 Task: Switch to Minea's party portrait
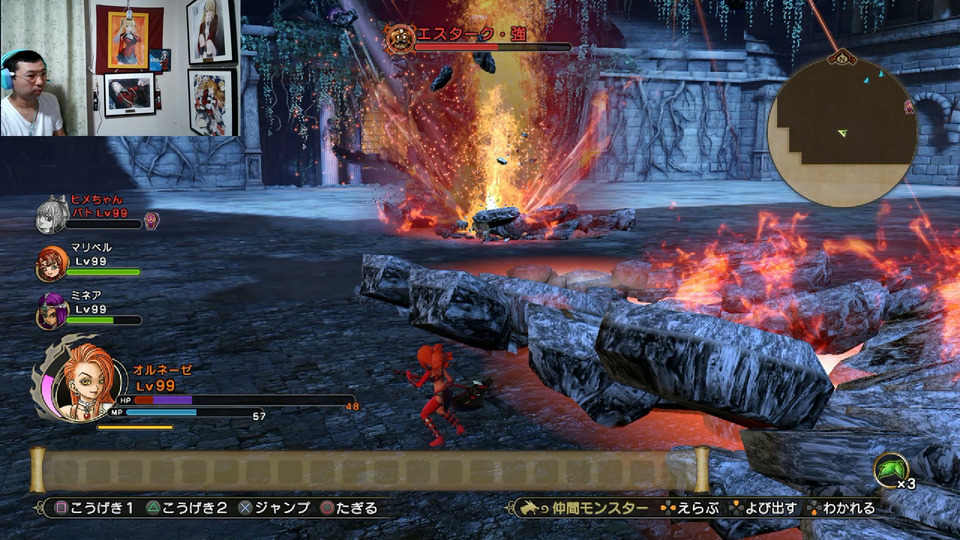pyautogui.click(x=51, y=311)
